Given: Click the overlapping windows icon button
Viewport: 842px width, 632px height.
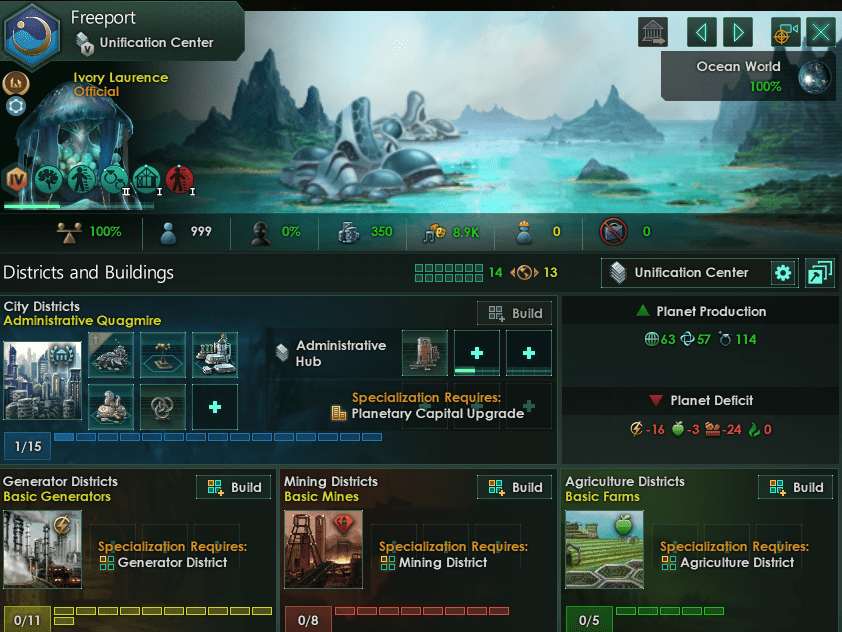Looking at the screenshot, I should (819, 272).
